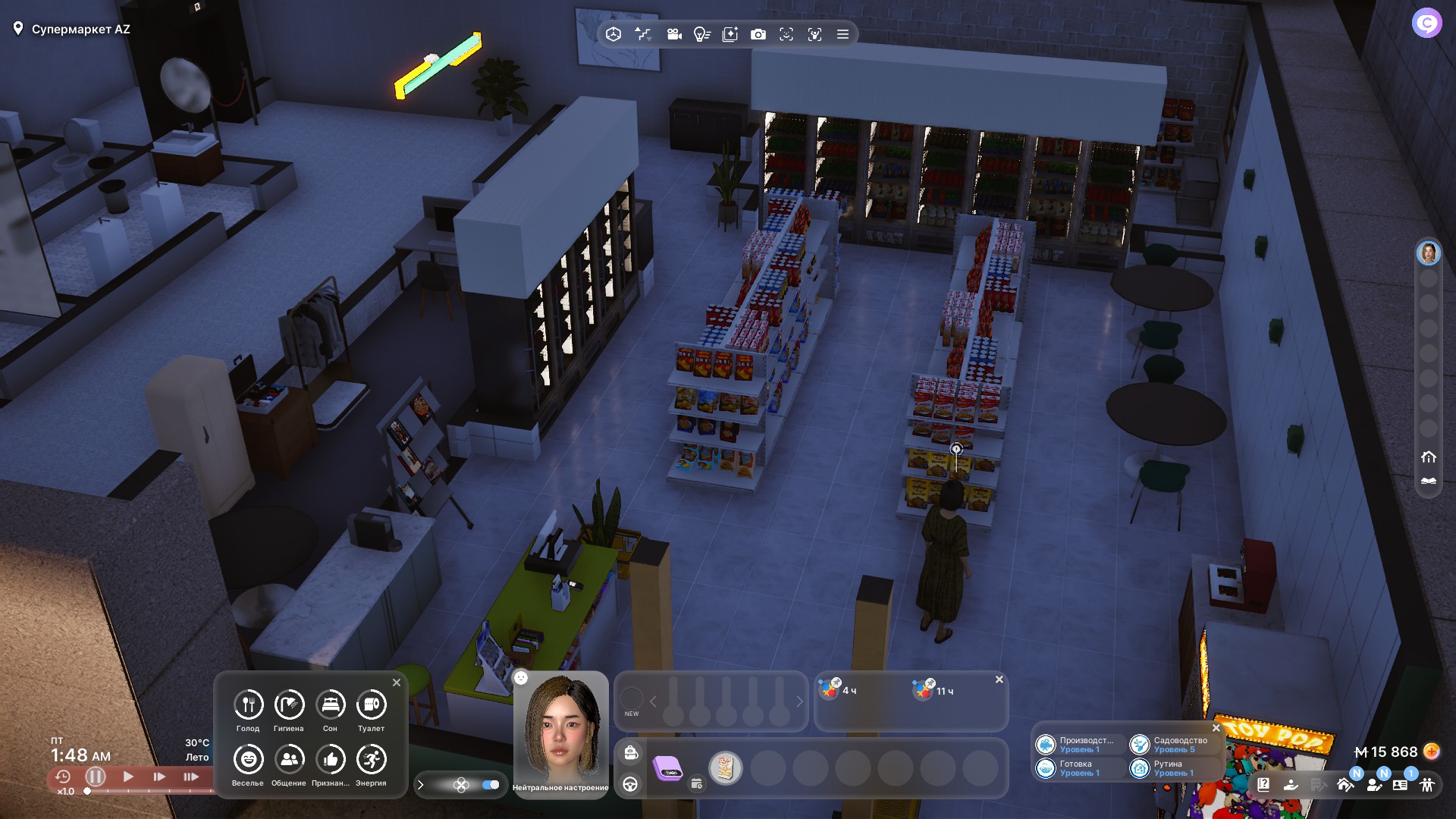Set game speed to normal play
The width and height of the screenshot is (1456, 819).
[x=128, y=777]
